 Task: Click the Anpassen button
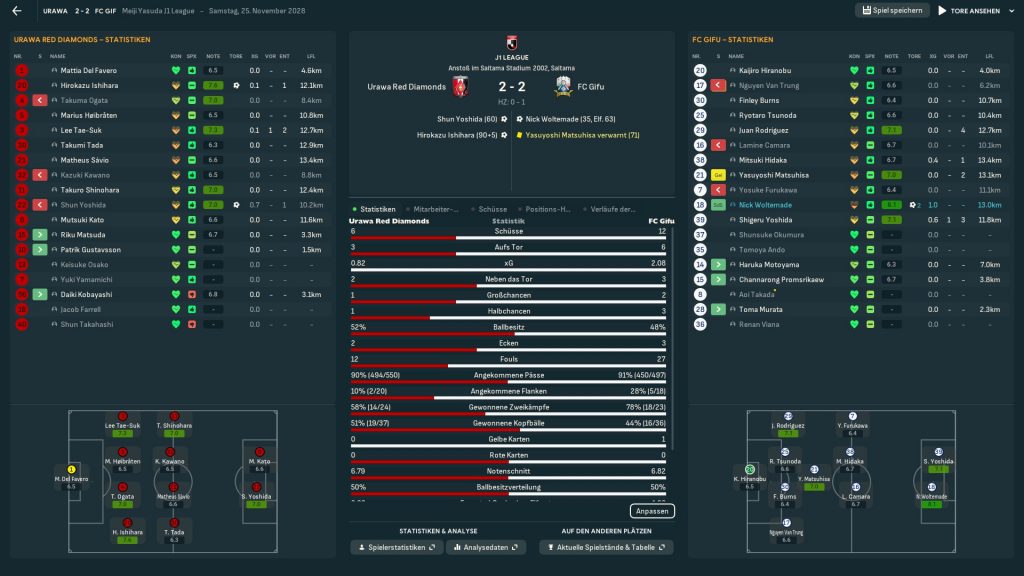tap(652, 511)
